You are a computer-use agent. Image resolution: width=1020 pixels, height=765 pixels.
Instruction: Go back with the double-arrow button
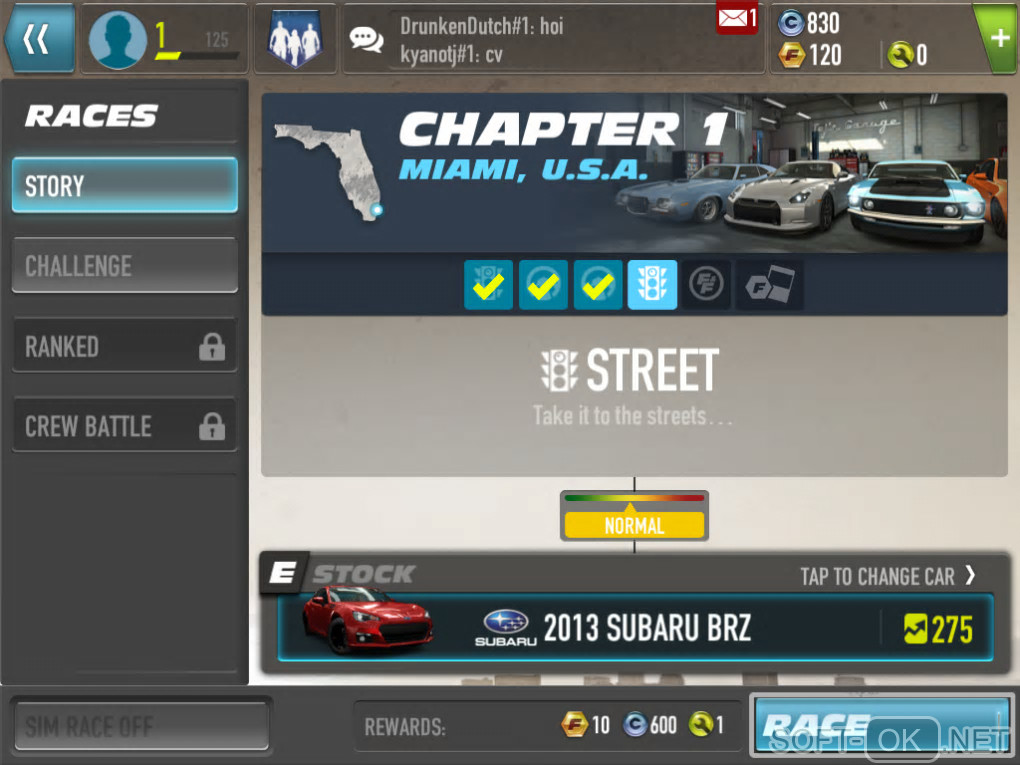coord(38,39)
